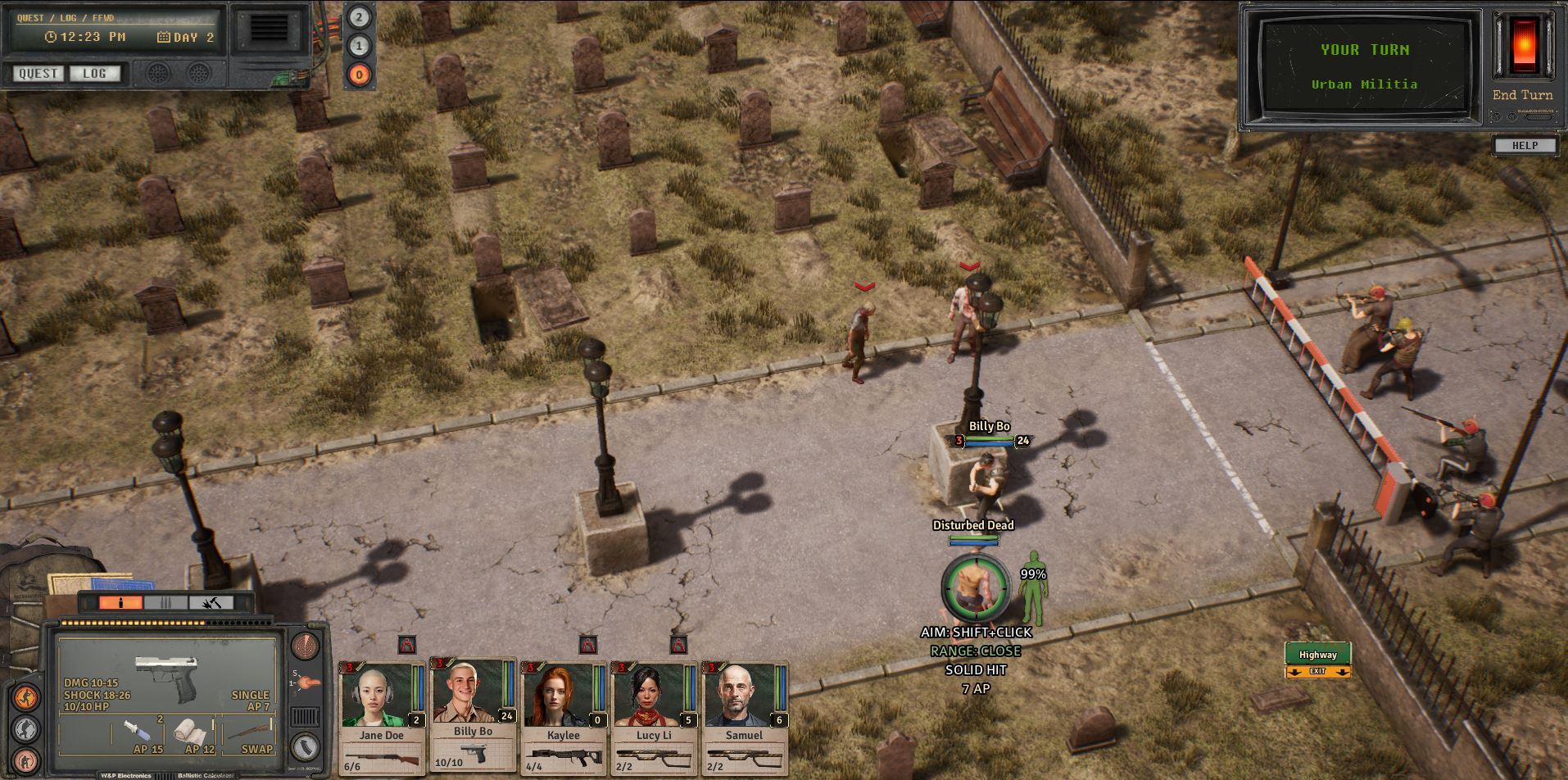Image resolution: width=1568 pixels, height=780 pixels.
Task: Open the LOG panel
Action: [x=94, y=74]
